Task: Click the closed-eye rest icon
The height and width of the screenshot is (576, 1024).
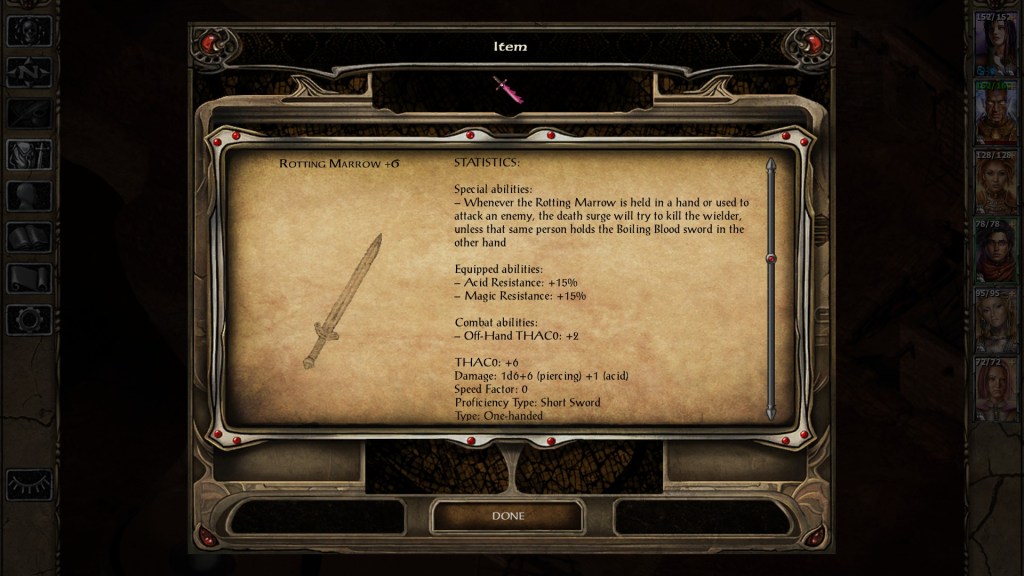Action: [x=29, y=484]
